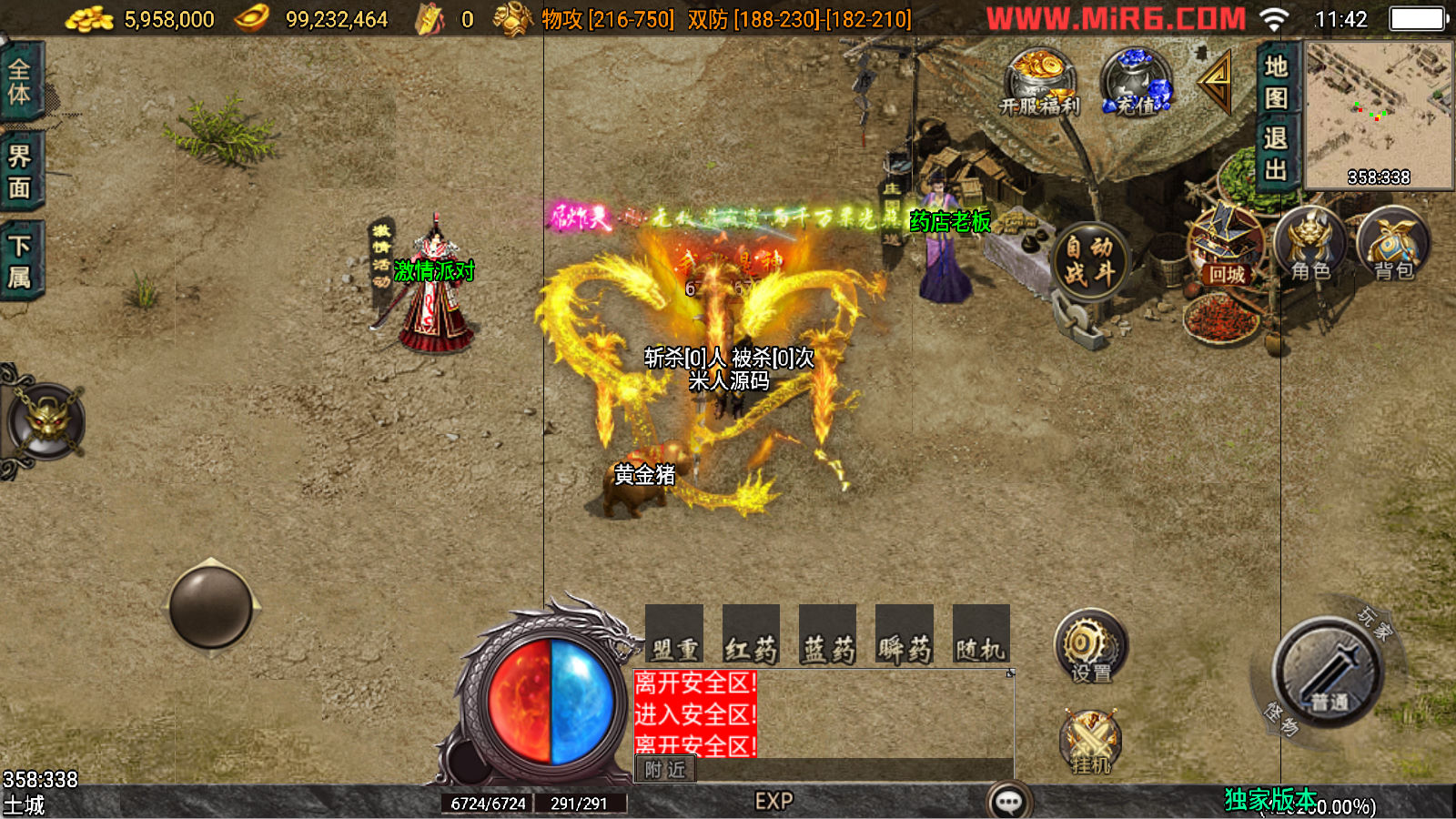1456x819 pixels.
Task: Open the 充值 recharge shop
Action: tap(1135, 82)
